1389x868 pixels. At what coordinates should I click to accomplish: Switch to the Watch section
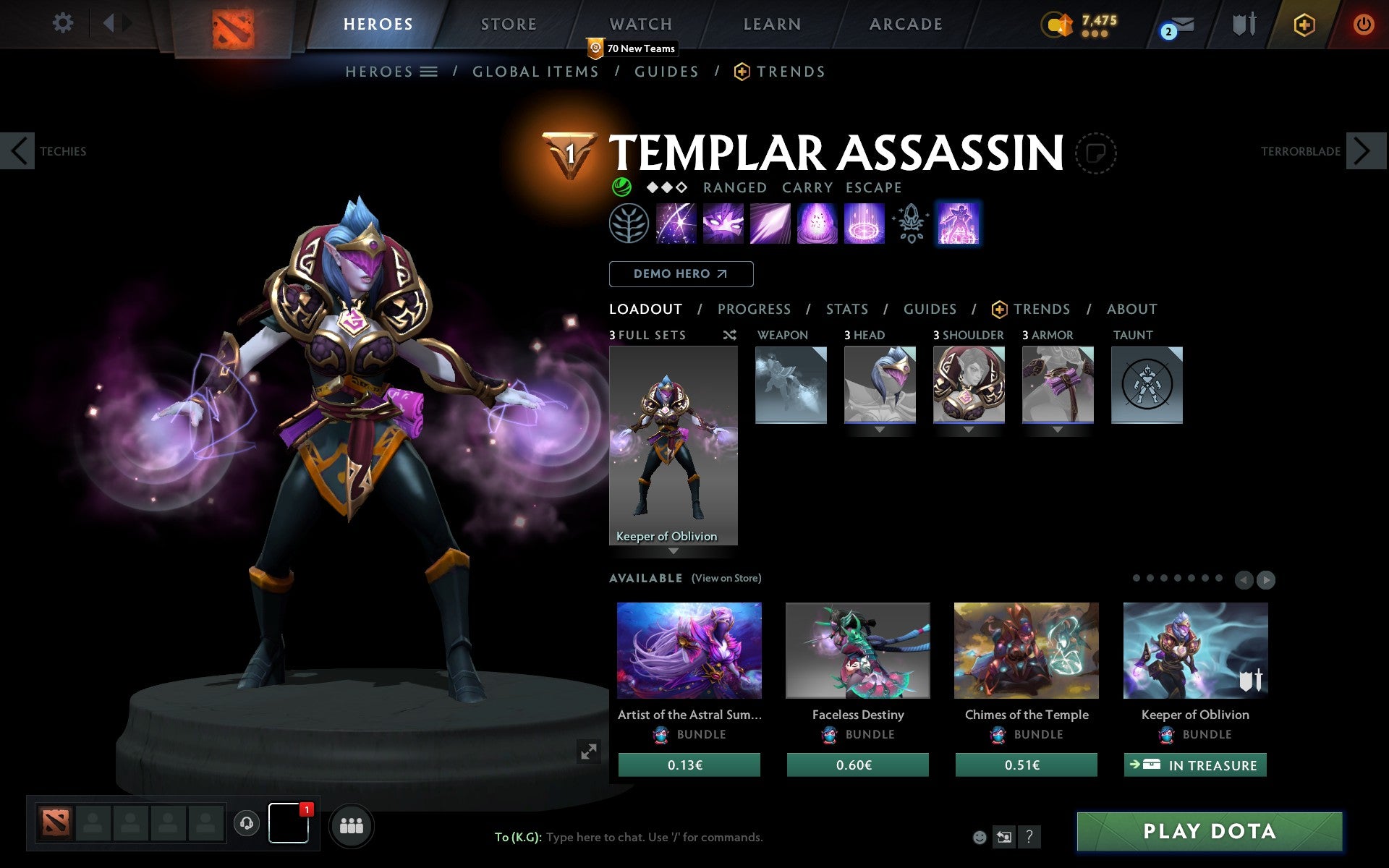click(641, 25)
